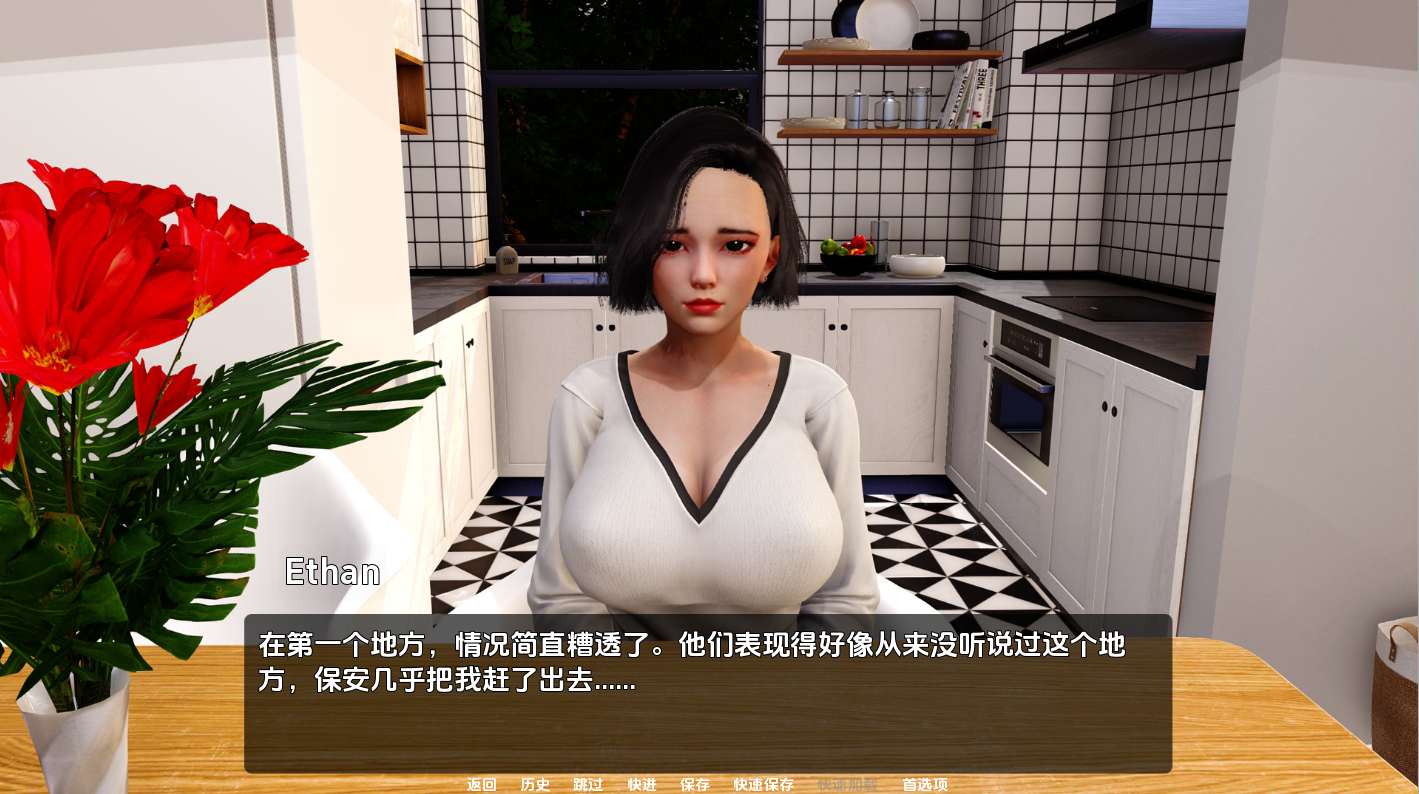
Task: Open the 历史 (History) dialogue log
Action: coord(534,785)
